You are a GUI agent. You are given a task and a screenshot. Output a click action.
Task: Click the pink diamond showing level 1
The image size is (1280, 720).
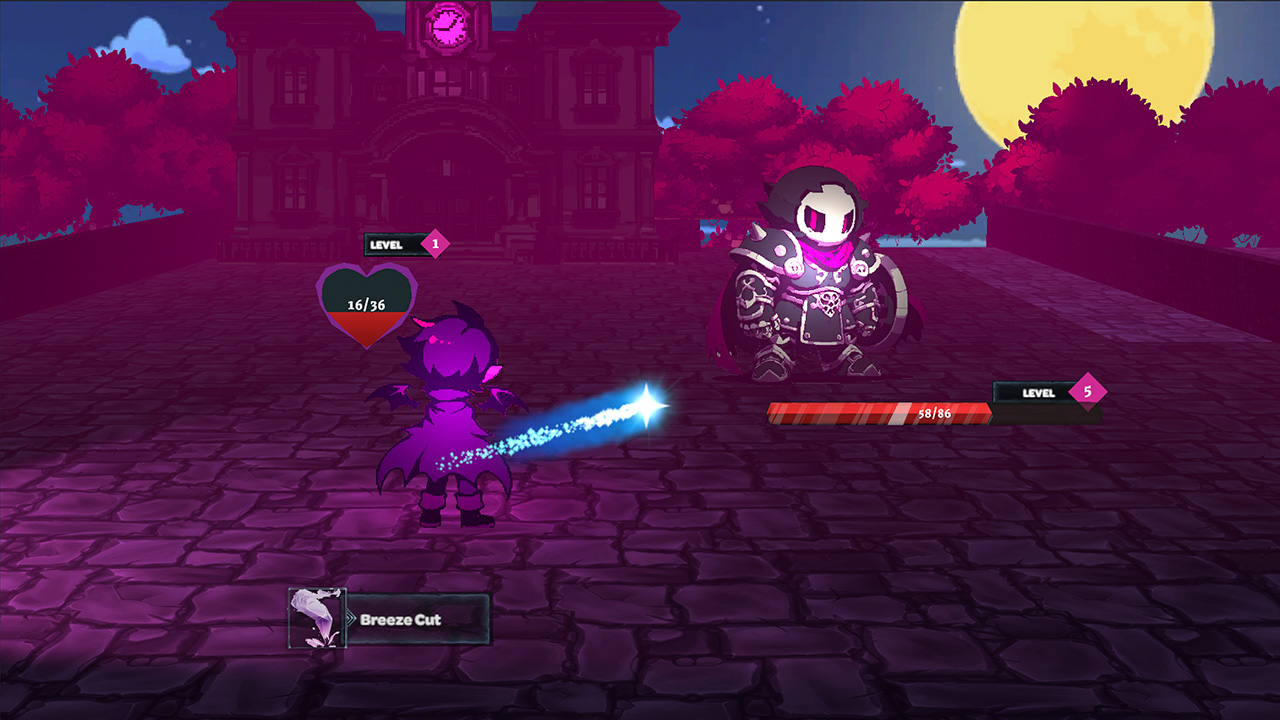tap(434, 243)
